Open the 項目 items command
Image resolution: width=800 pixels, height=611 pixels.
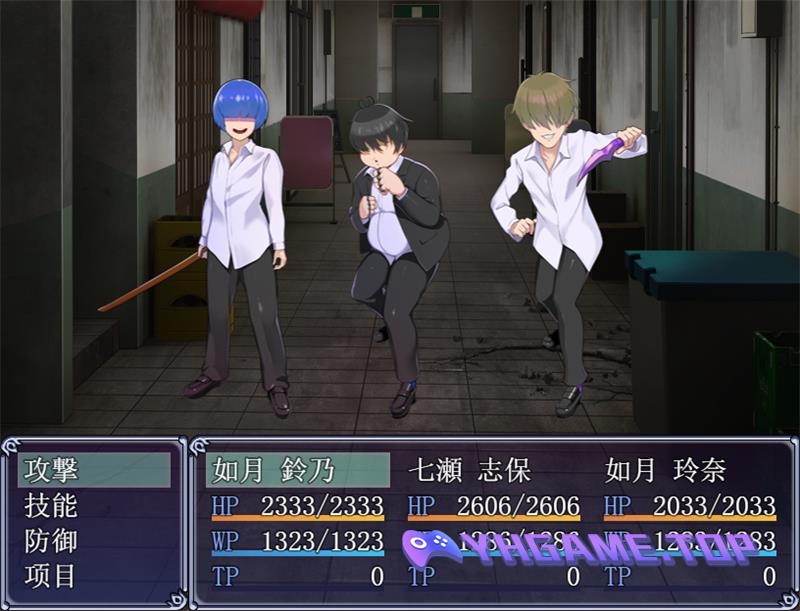click(x=52, y=577)
